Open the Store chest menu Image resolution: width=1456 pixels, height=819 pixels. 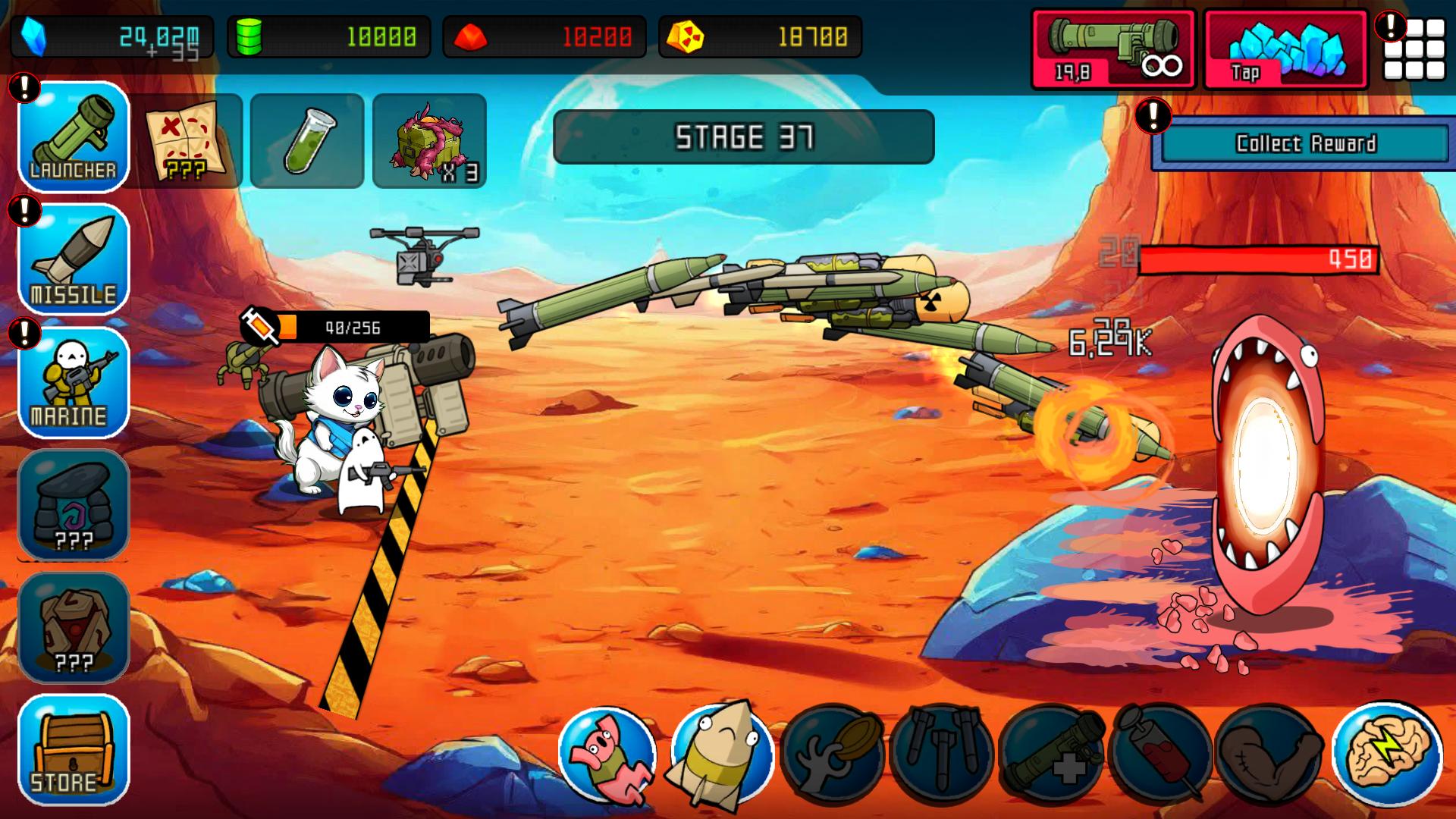[x=73, y=751]
